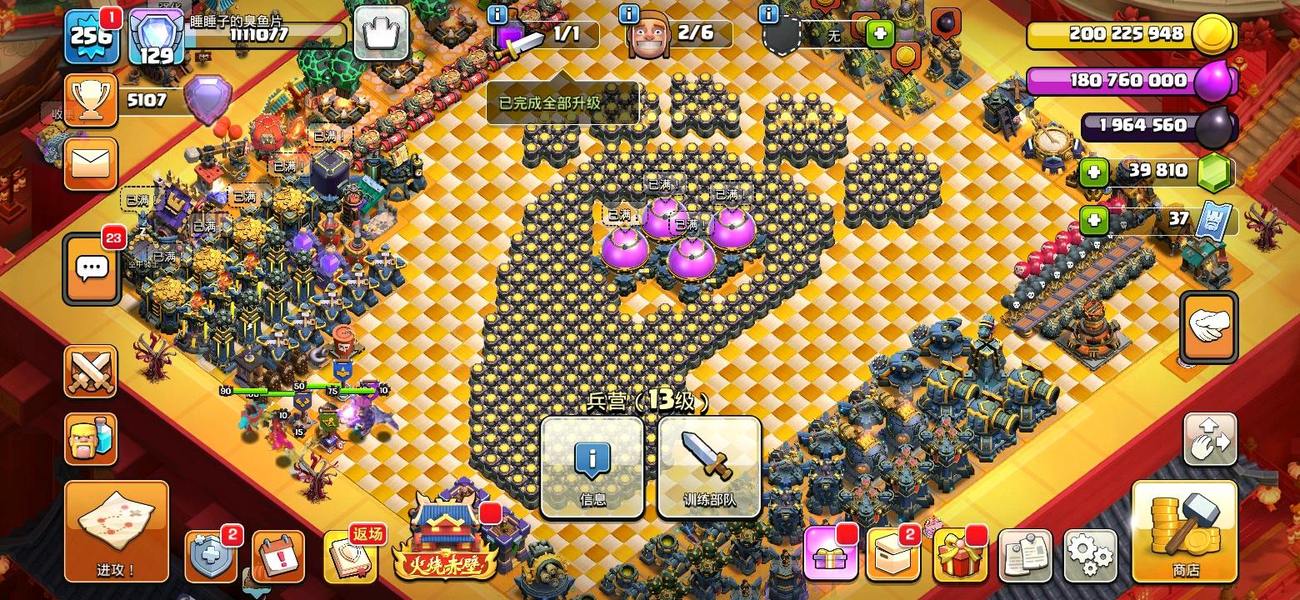Open the chat speech bubble
Viewport: 1300px width, 600px height.
(x=92, y=269)
